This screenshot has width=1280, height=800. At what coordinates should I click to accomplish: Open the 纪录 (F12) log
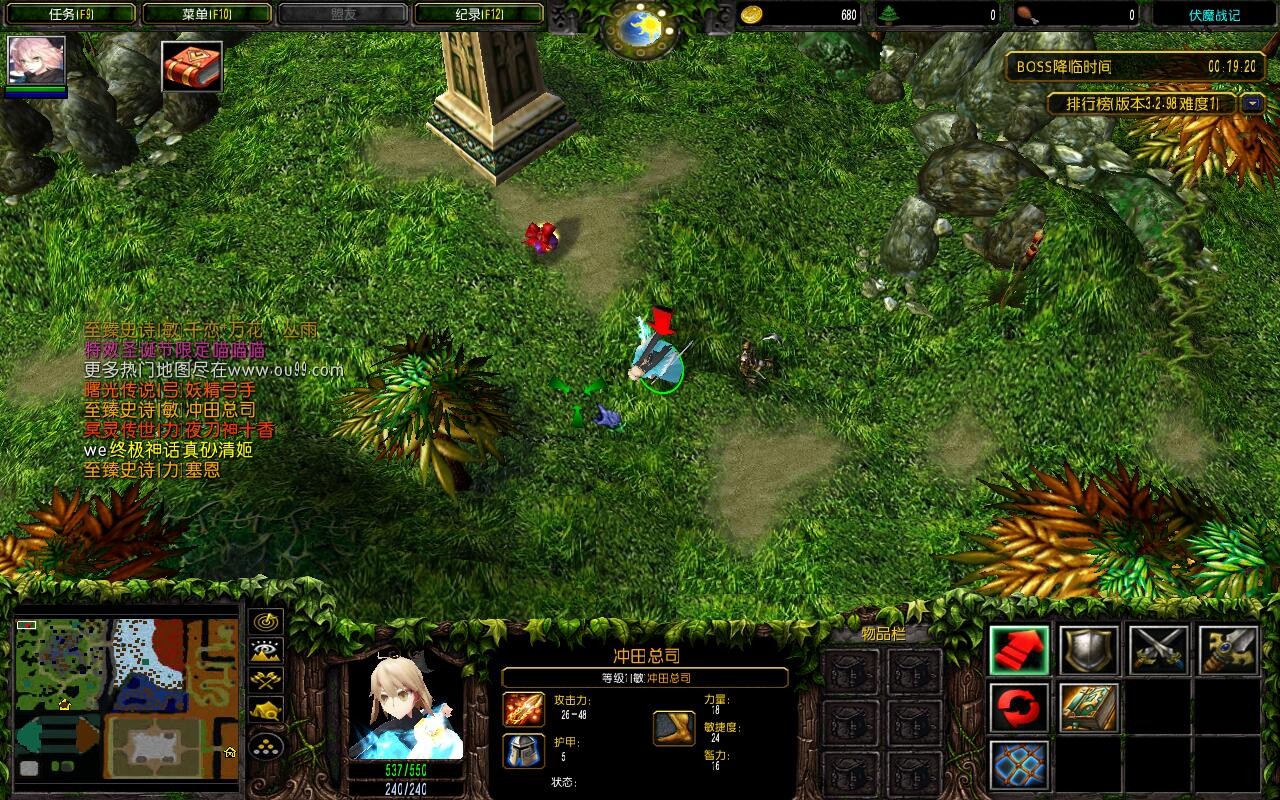[x=479, y=14]
